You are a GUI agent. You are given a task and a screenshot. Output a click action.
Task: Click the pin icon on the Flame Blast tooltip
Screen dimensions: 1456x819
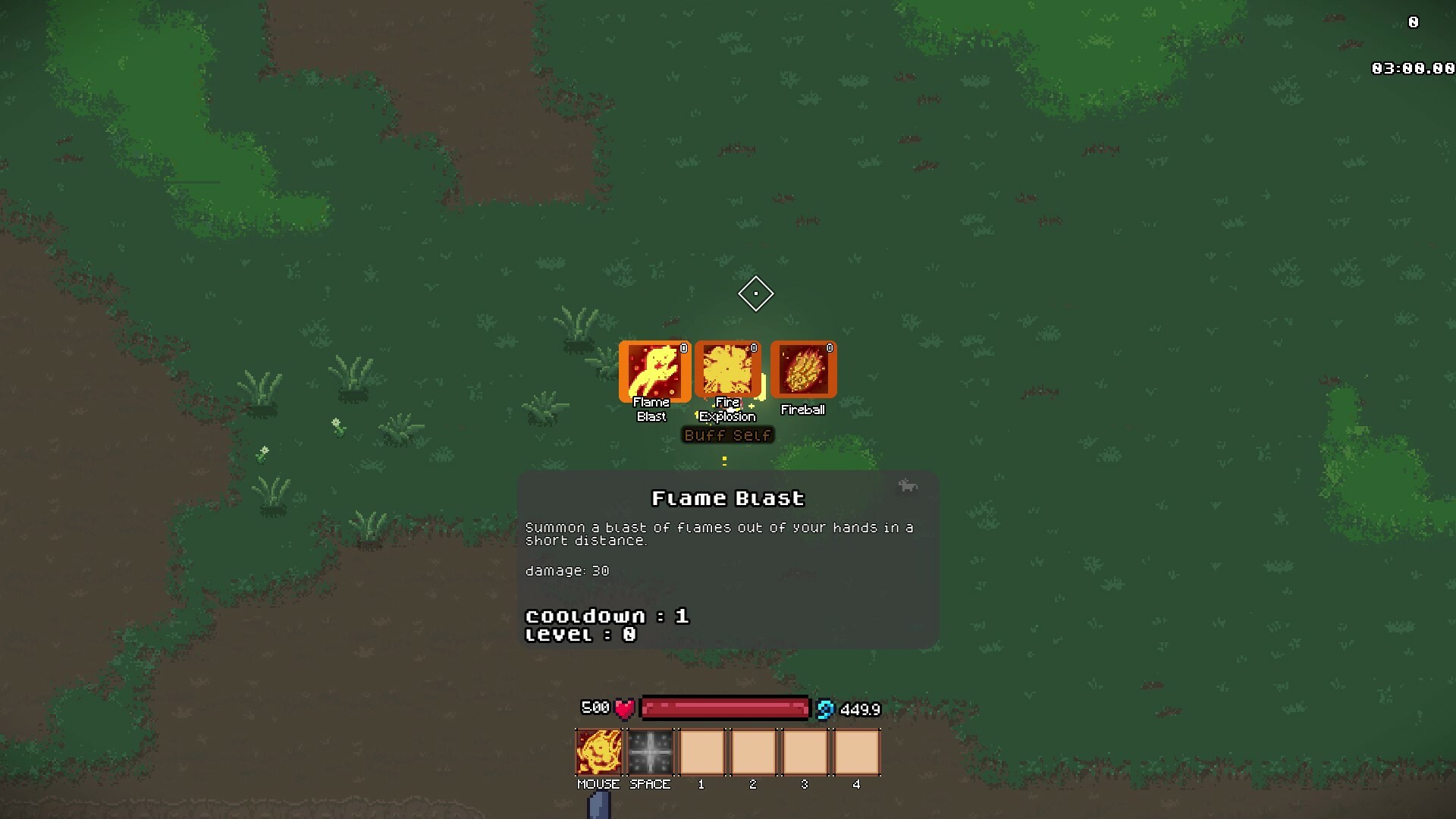908,485
